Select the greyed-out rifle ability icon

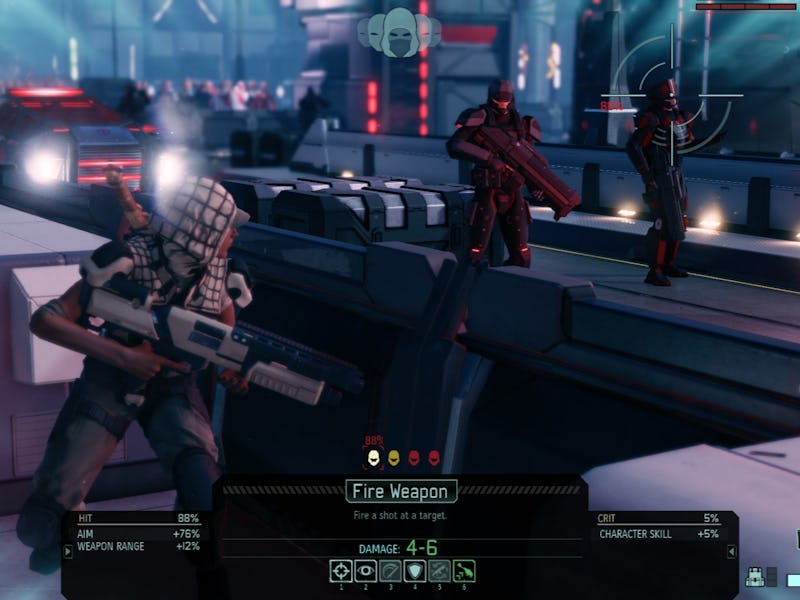point(439,571)
